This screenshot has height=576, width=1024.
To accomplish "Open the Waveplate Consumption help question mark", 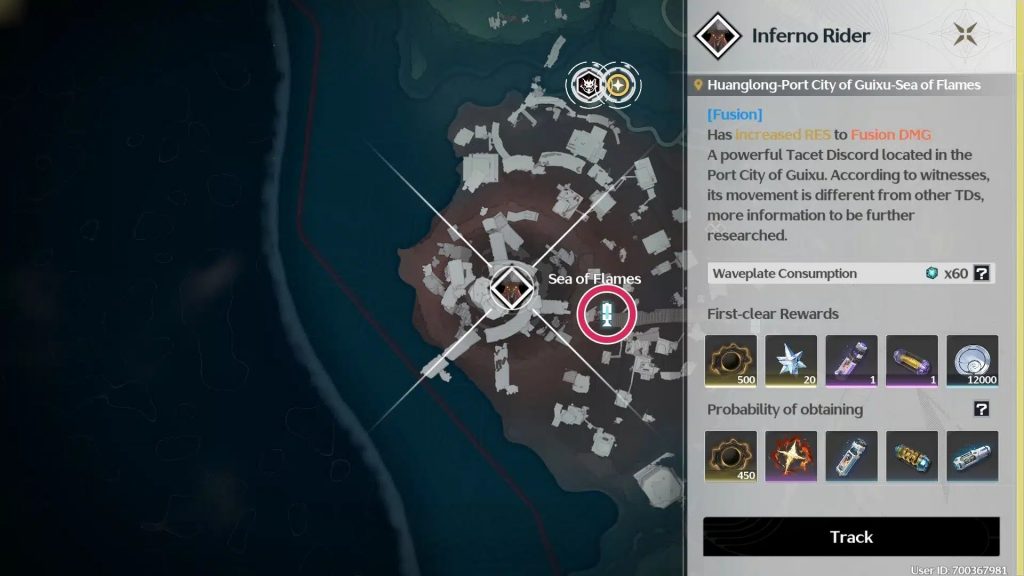I will tap(982, 273).
